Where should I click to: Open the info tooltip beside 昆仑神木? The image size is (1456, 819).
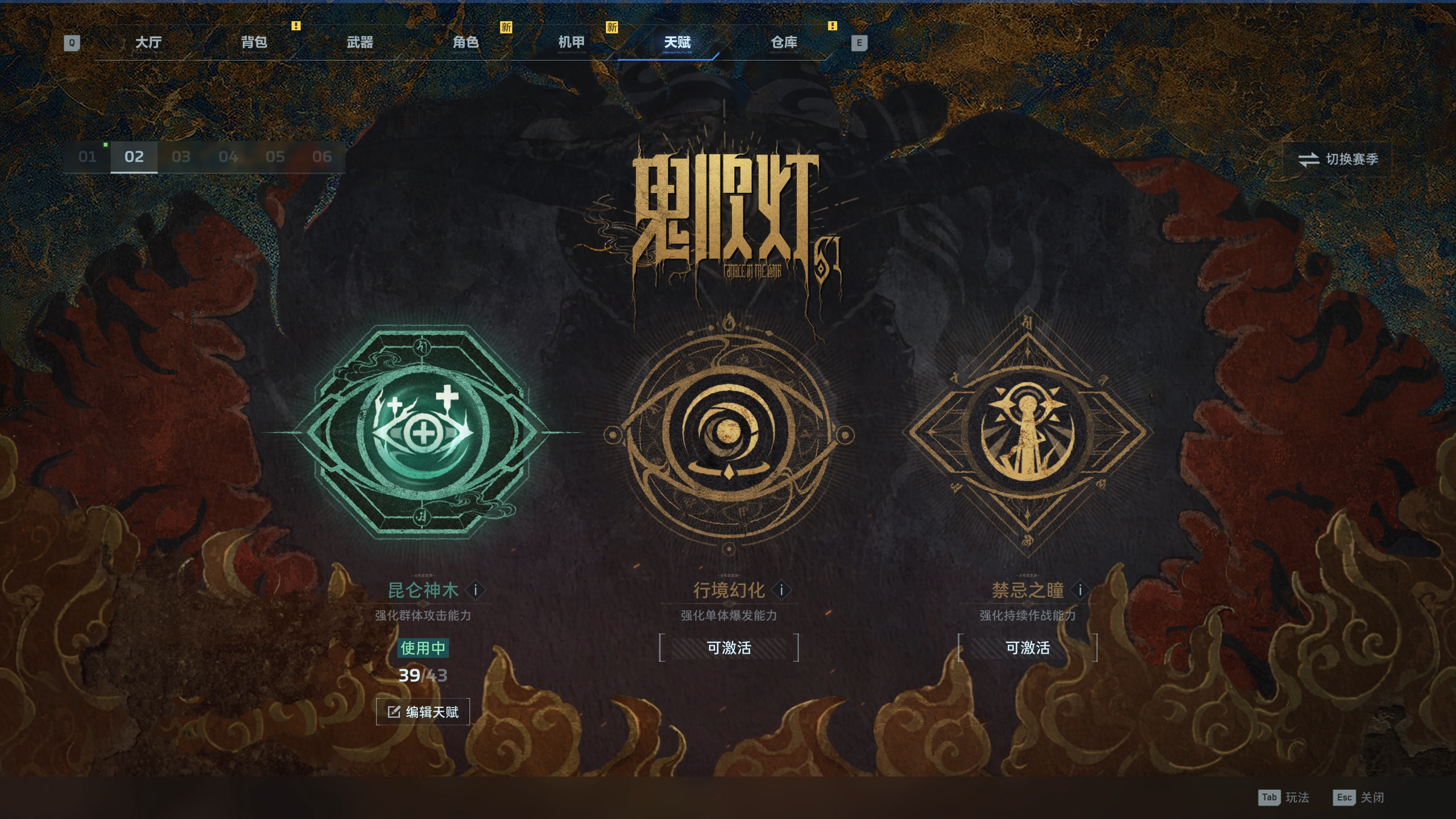(x=476, y=590)
